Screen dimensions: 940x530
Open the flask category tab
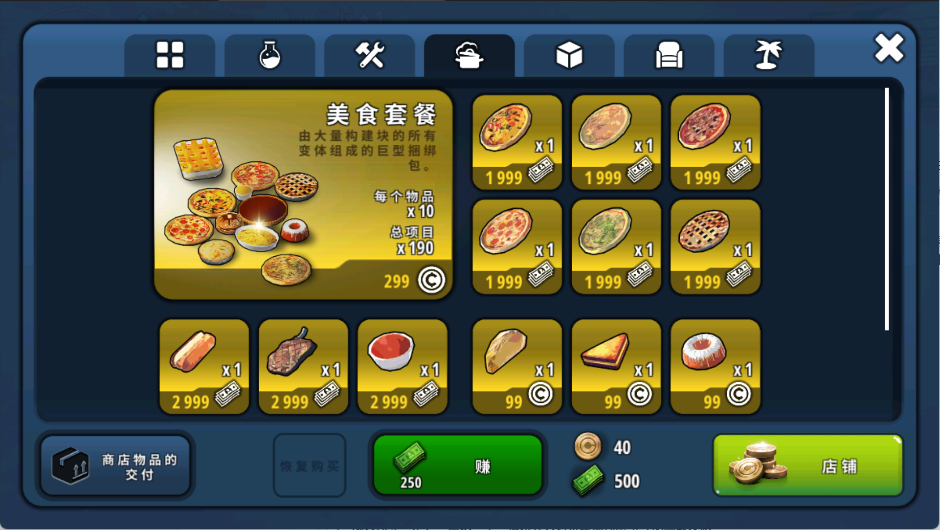pyautogui.click(x=269, y=56)
